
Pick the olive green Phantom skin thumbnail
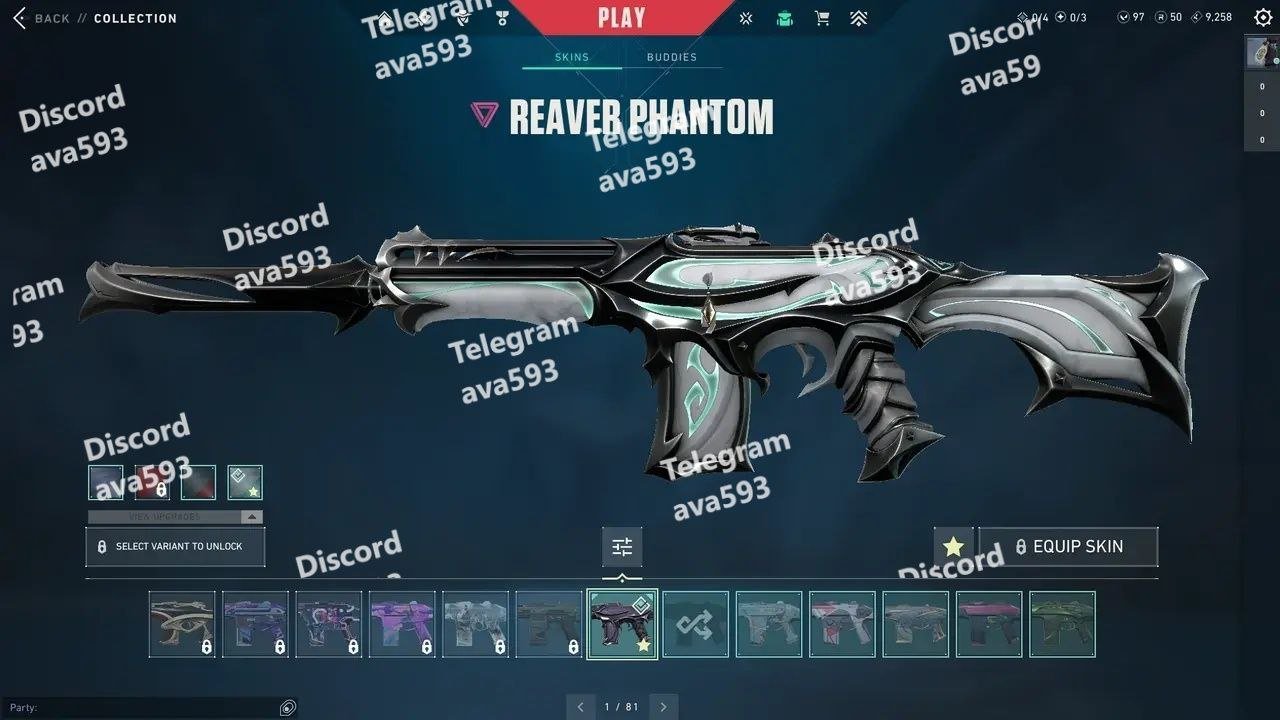1062,624
